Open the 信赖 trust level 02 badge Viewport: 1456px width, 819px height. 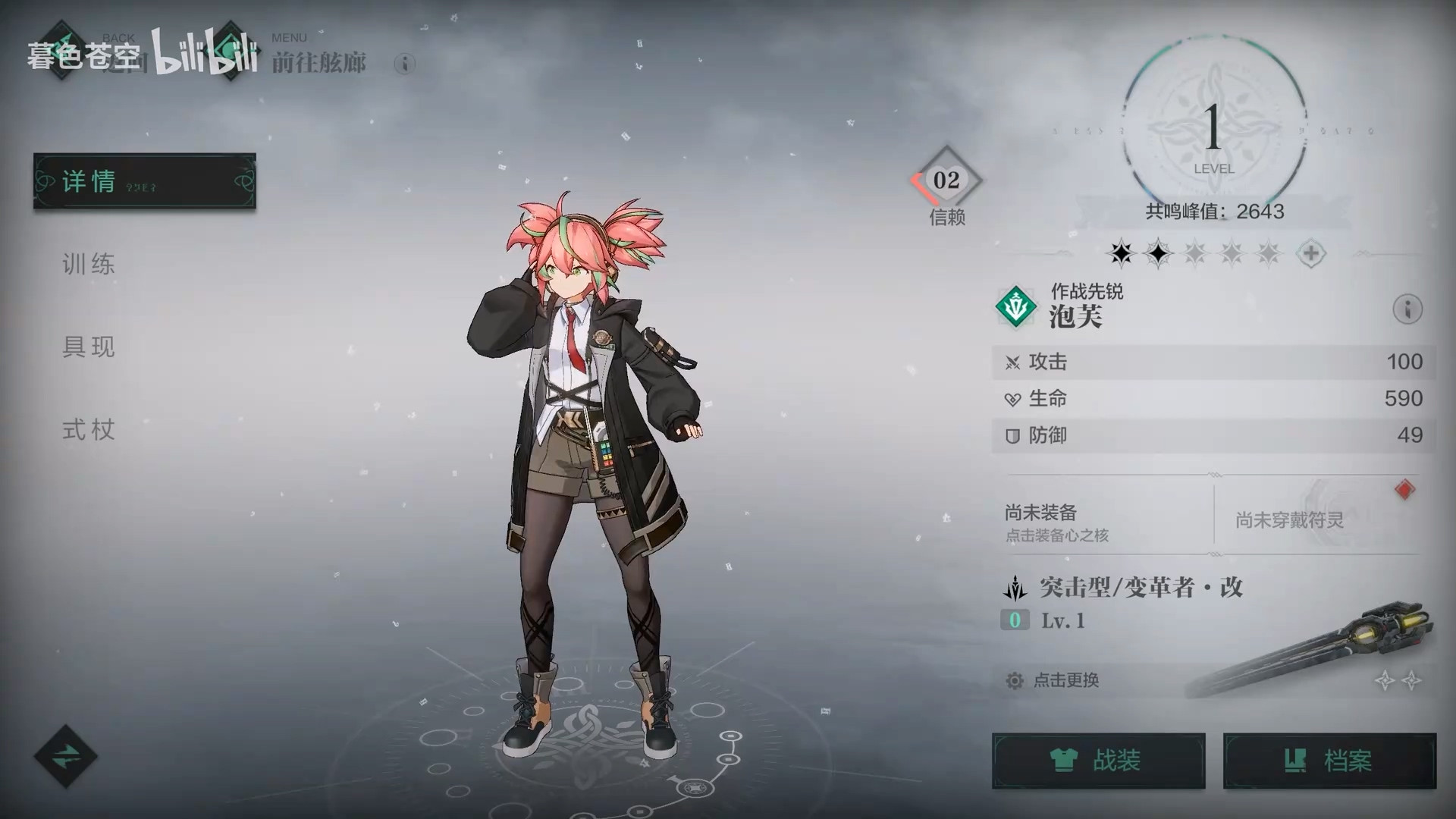(x=946, y=181)
